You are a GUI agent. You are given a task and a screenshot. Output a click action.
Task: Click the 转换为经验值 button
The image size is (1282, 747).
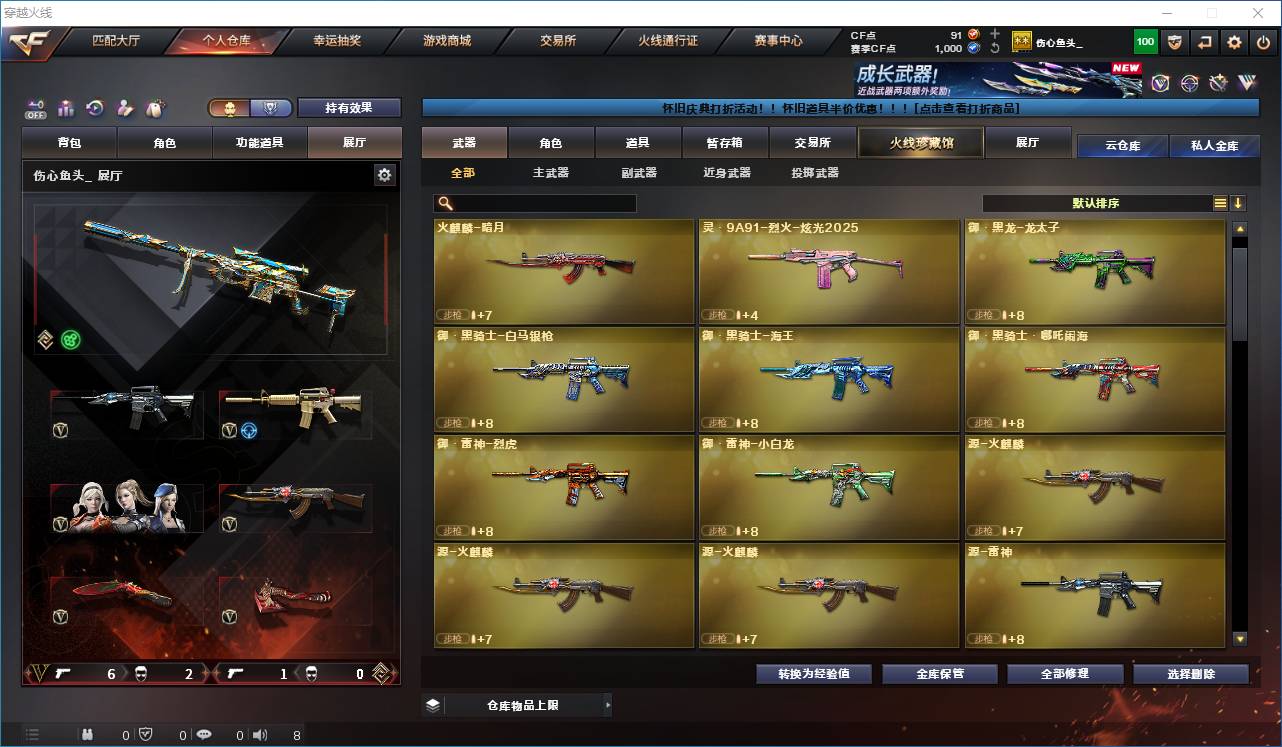coord(812,673)
